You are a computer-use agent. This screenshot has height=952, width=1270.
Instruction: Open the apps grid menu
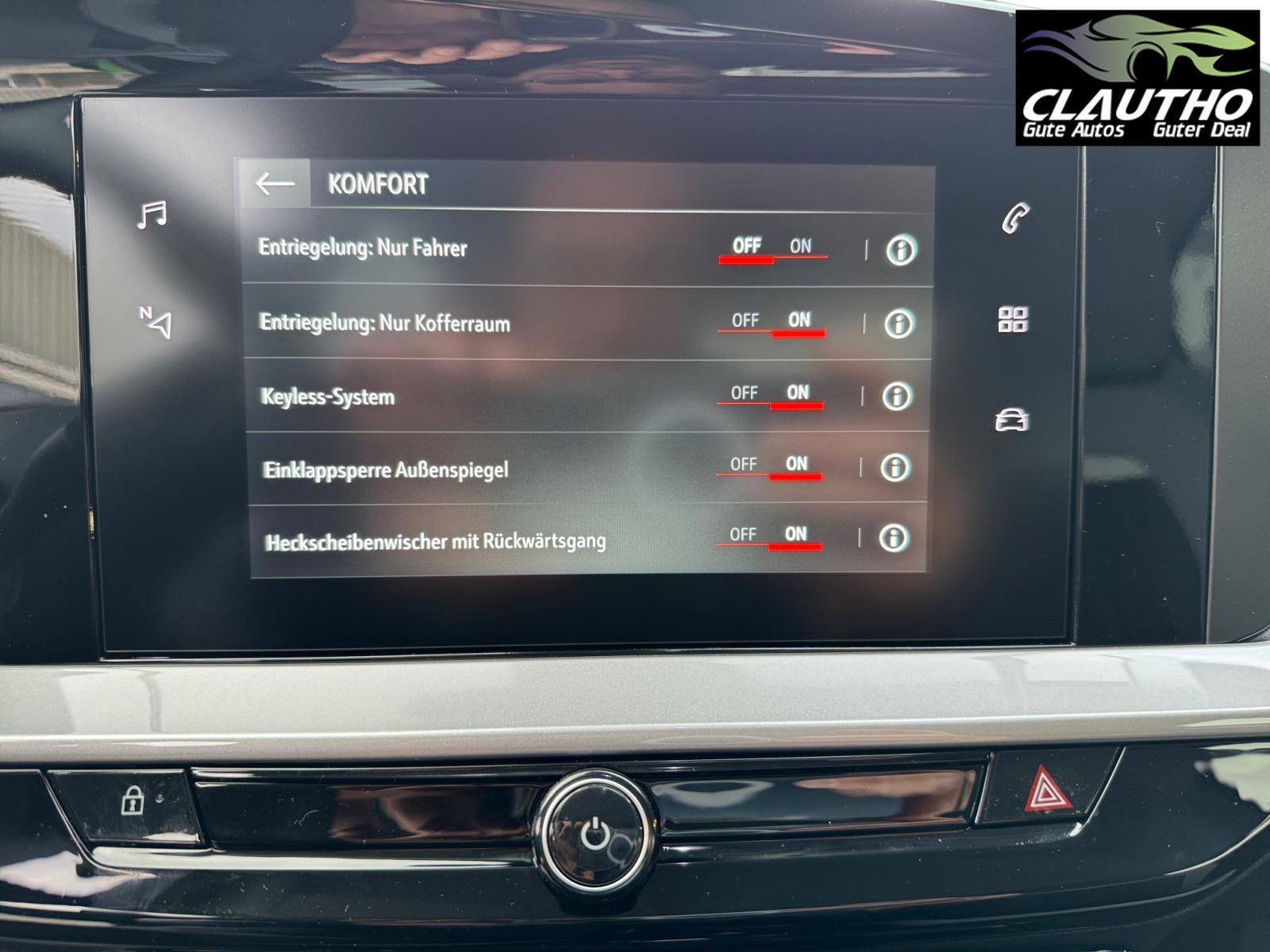(1013, 320)
